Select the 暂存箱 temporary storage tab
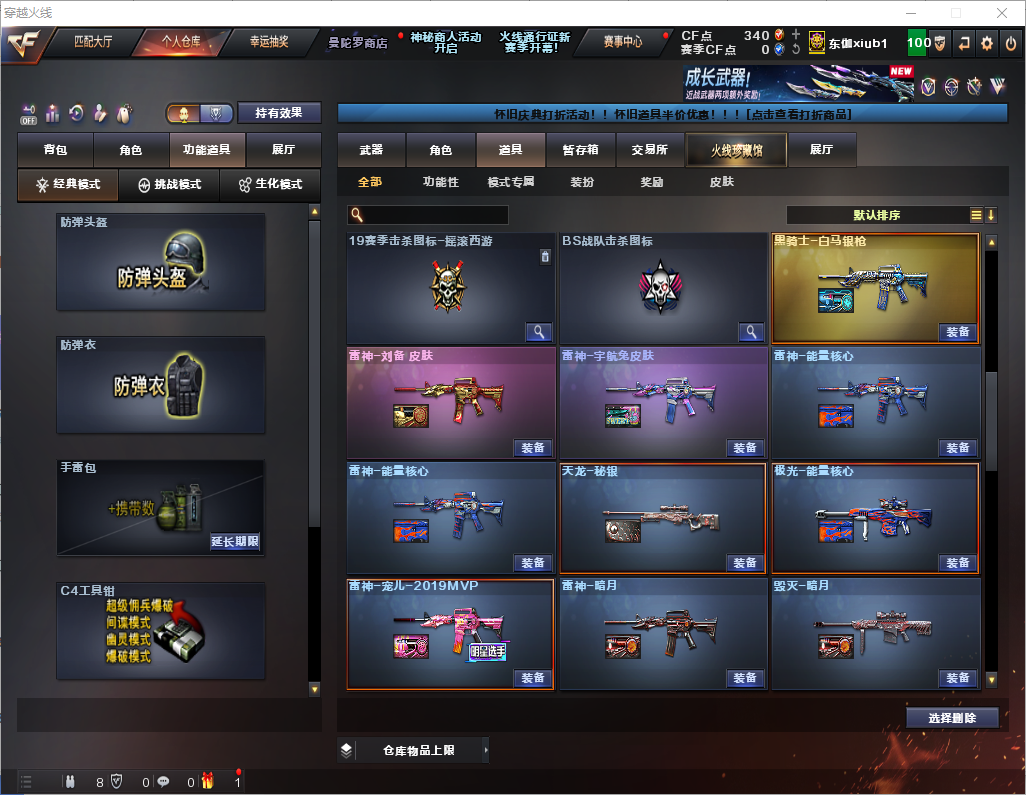 [x=580, y=150]
